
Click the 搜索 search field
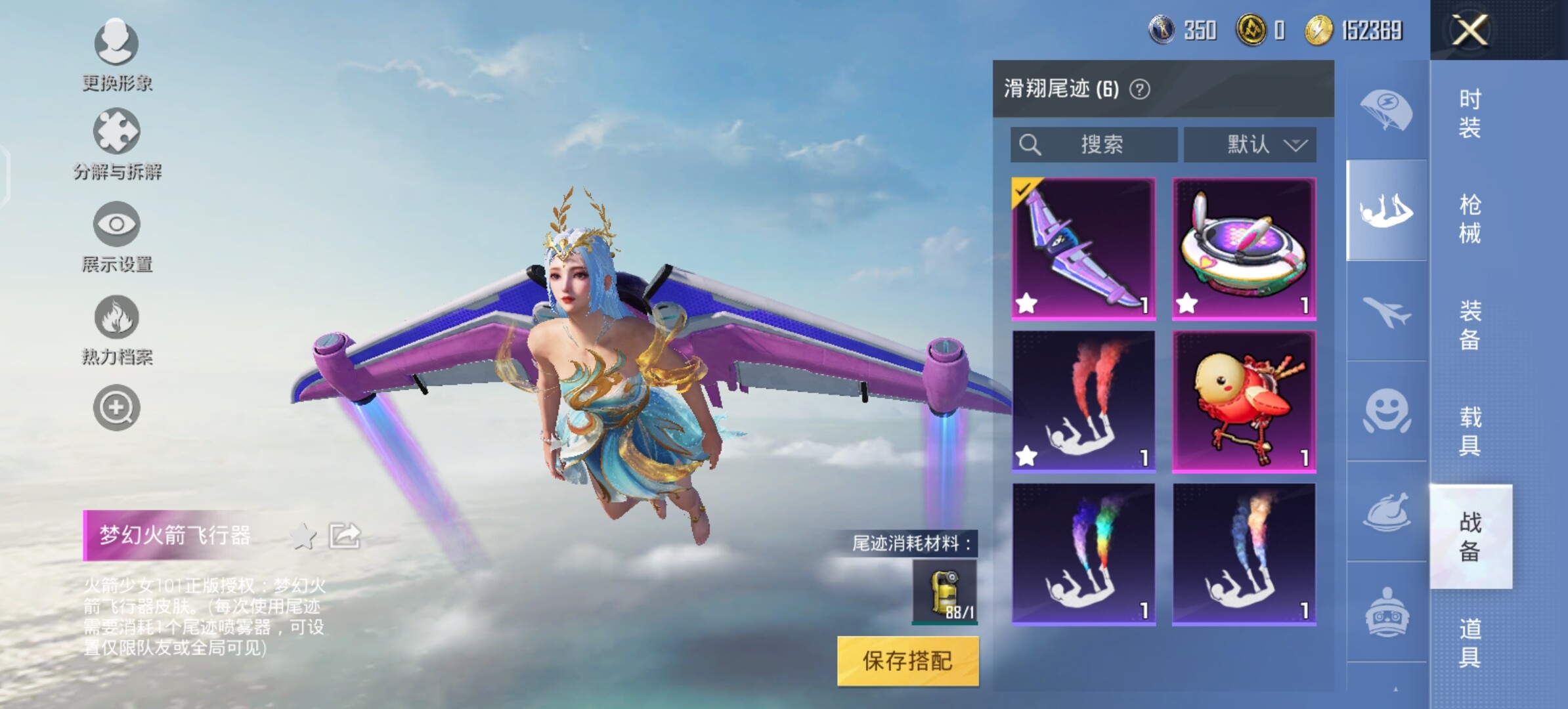click(1093, 144)
